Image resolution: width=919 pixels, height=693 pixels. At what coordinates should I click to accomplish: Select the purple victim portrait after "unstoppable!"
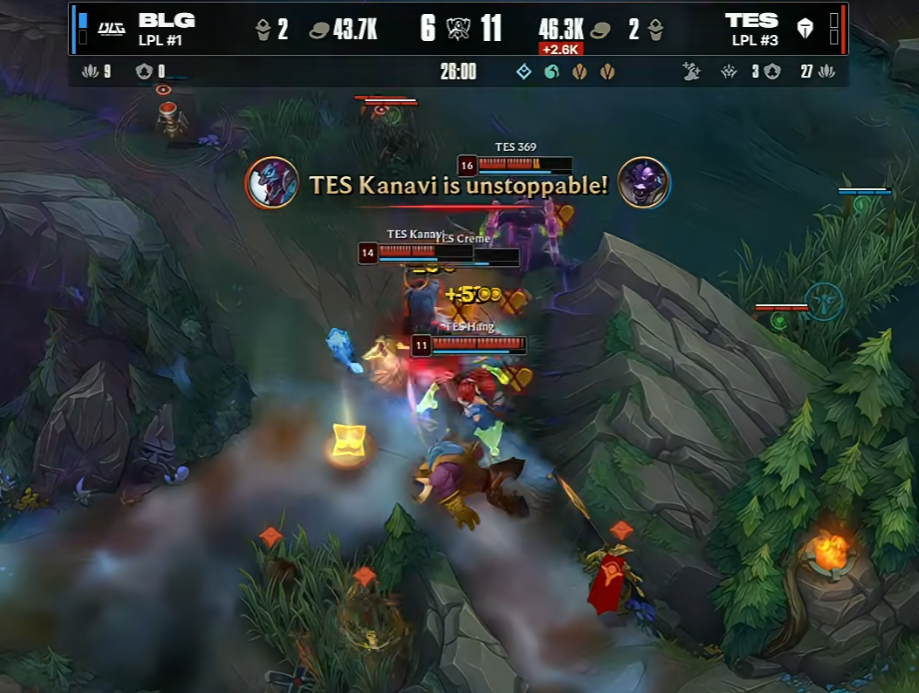(x=643, y=183)
